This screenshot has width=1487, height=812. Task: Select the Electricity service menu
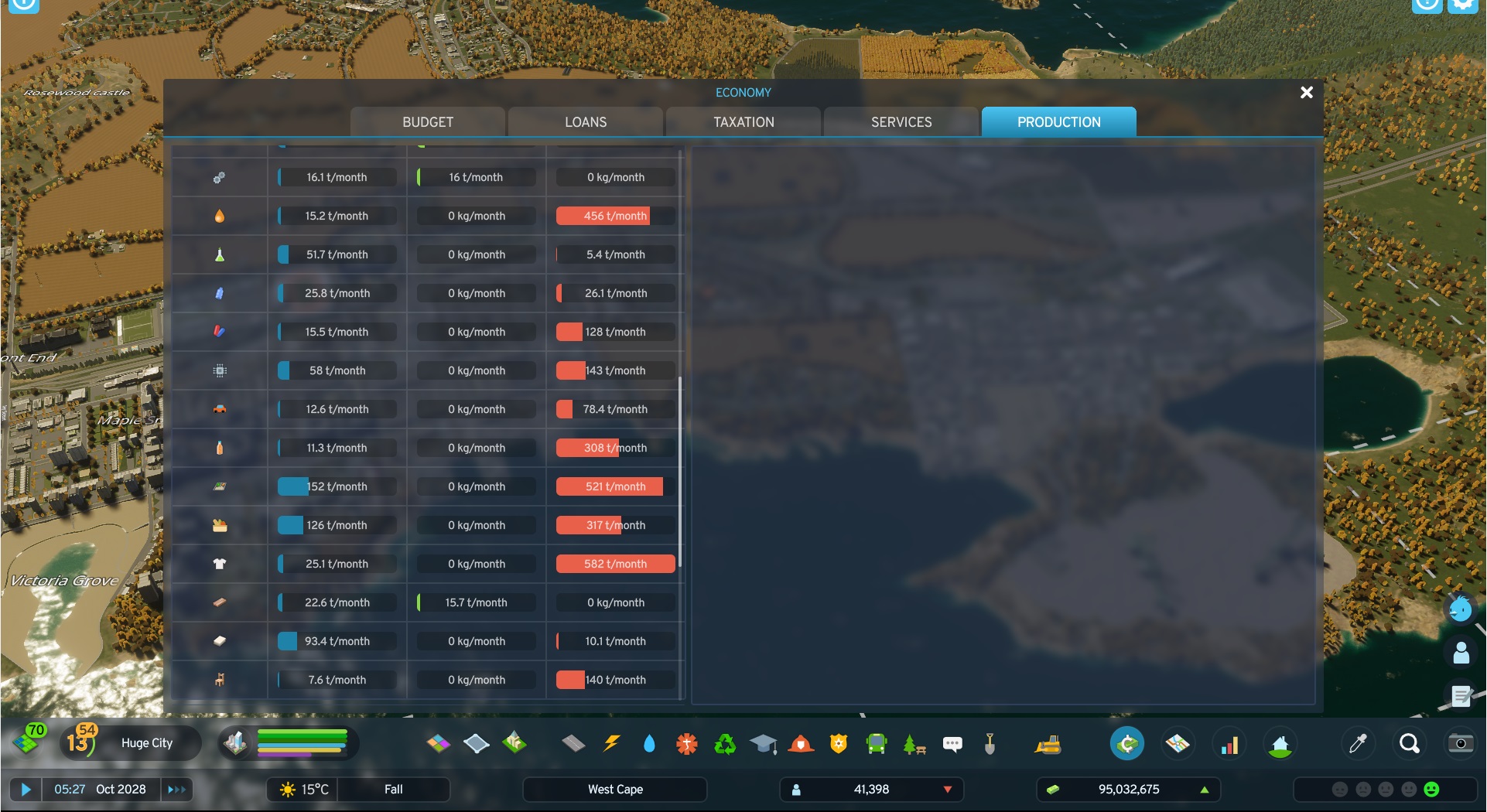611,743
